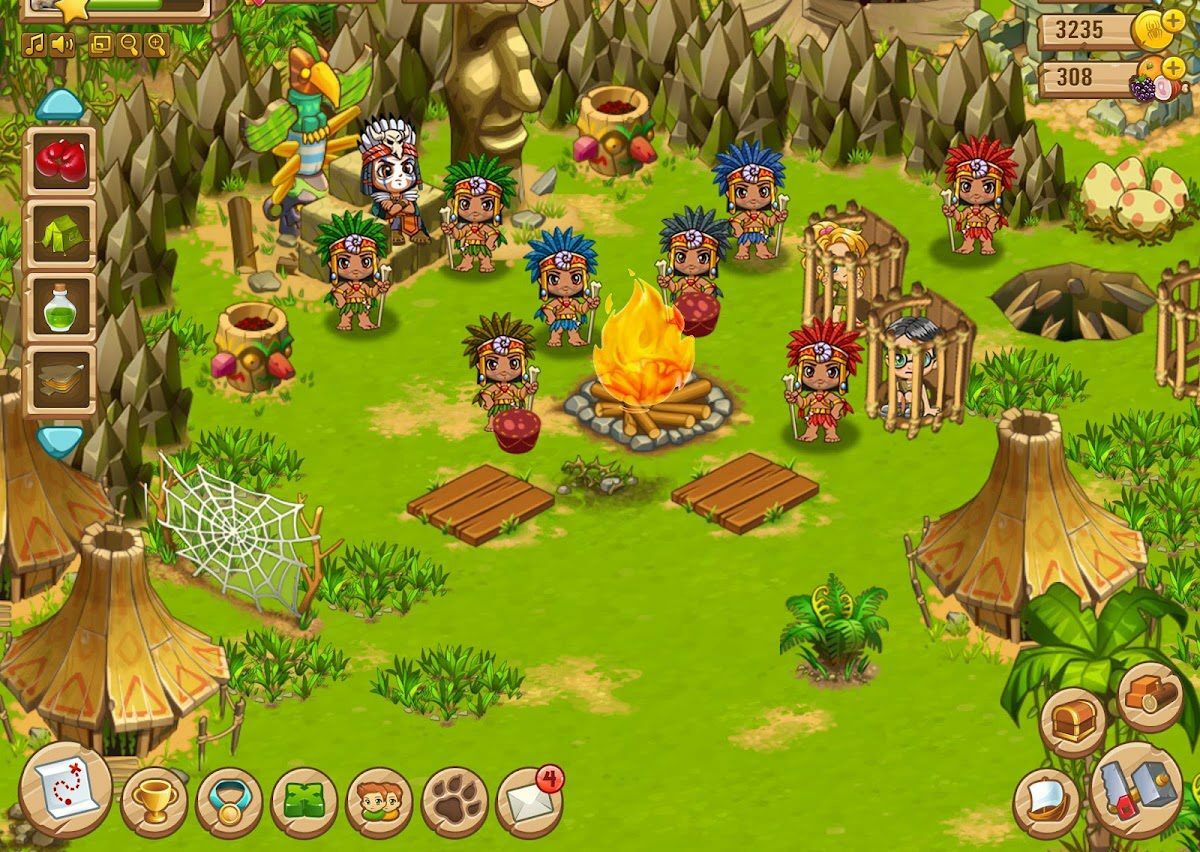
Task: Click the blue up arrow above item slots
Action: click(x=59, y=104)
